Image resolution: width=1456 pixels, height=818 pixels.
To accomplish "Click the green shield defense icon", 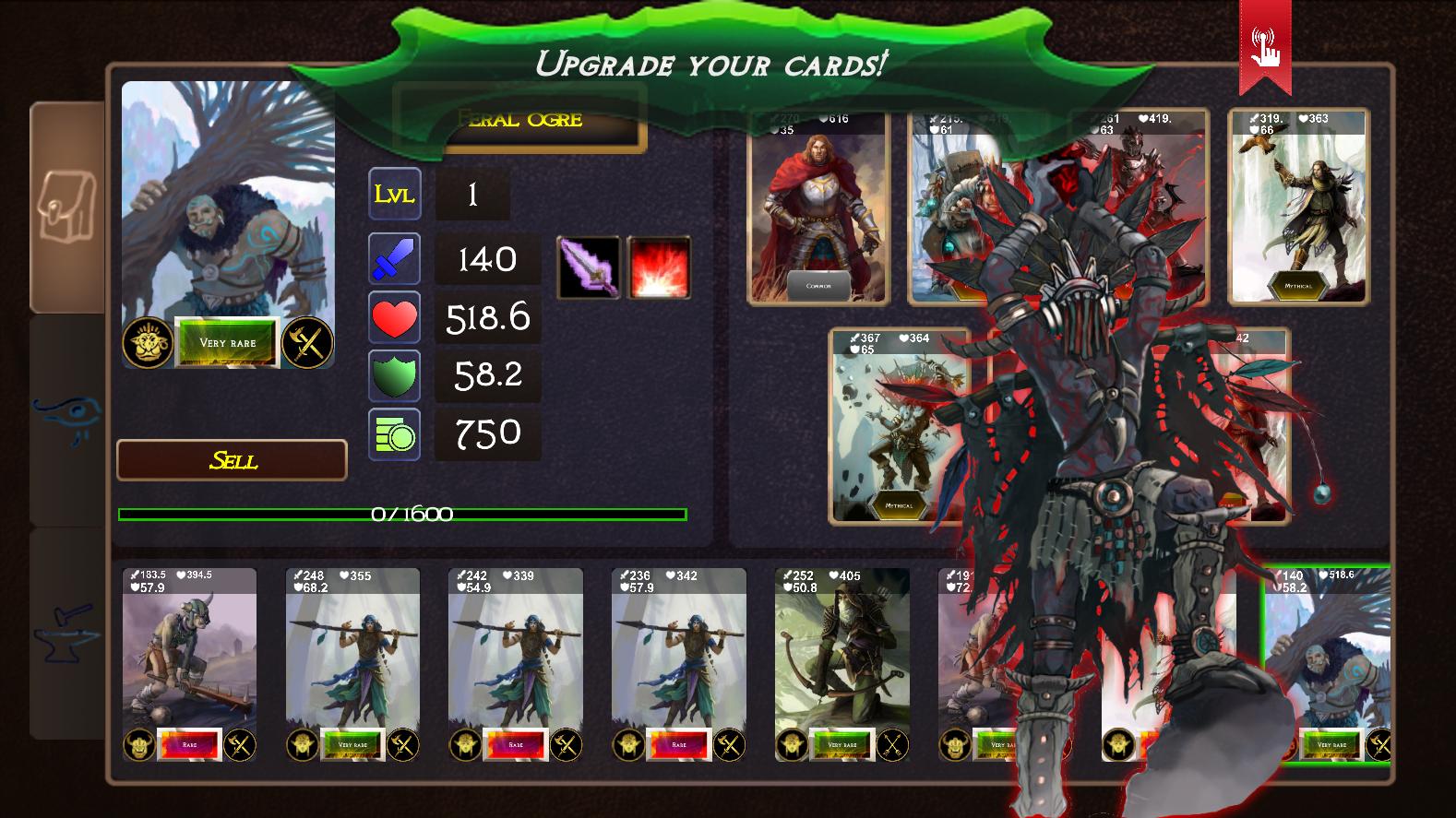I will pos(394,375).
